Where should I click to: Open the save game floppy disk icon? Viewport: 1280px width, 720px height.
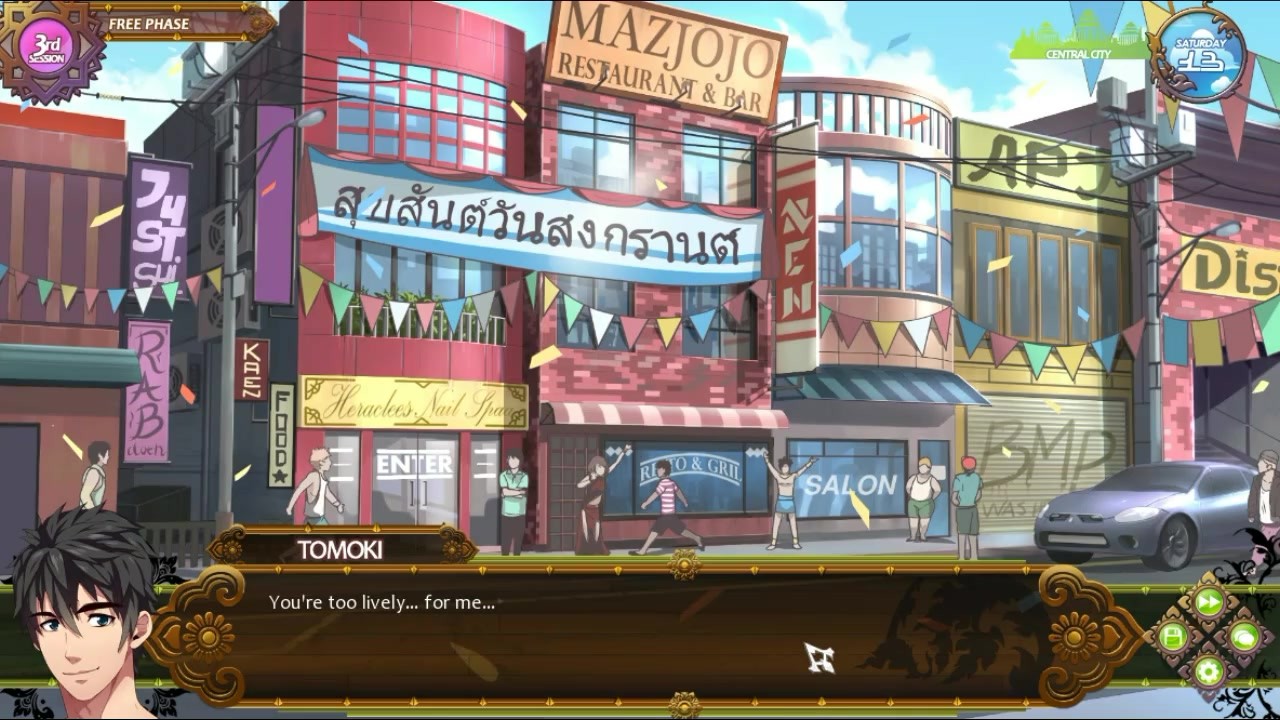click(1174, 637)
